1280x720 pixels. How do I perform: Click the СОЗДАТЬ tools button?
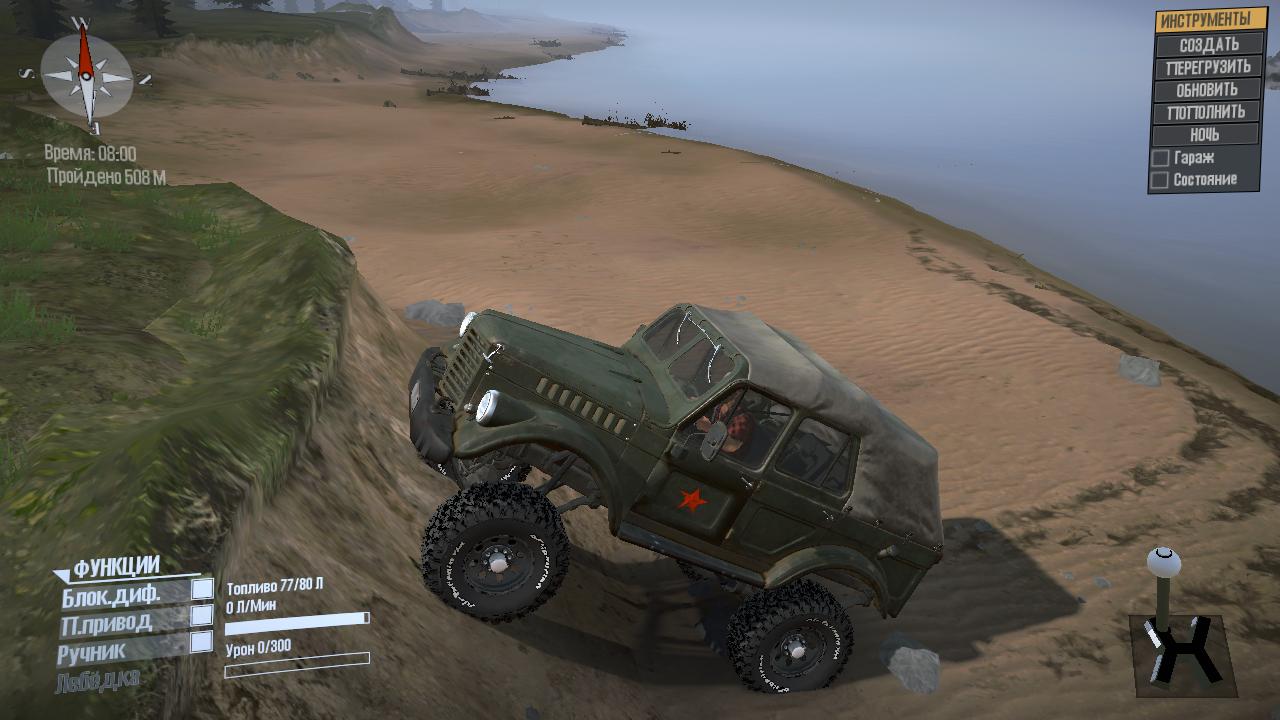click(1208, 44)
